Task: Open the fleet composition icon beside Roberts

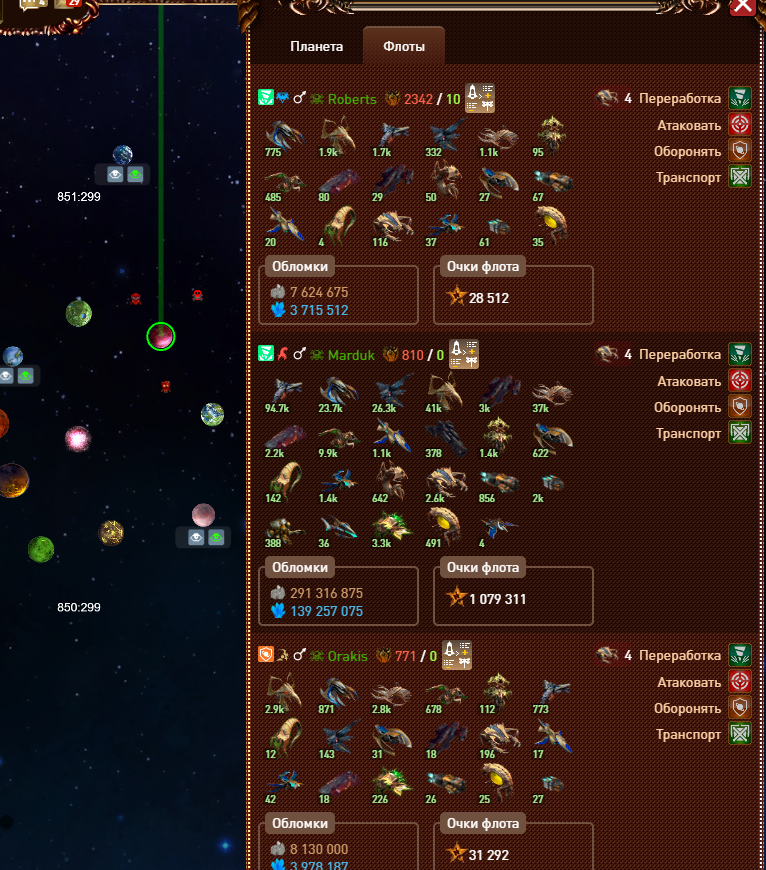Action: point(481,98)
